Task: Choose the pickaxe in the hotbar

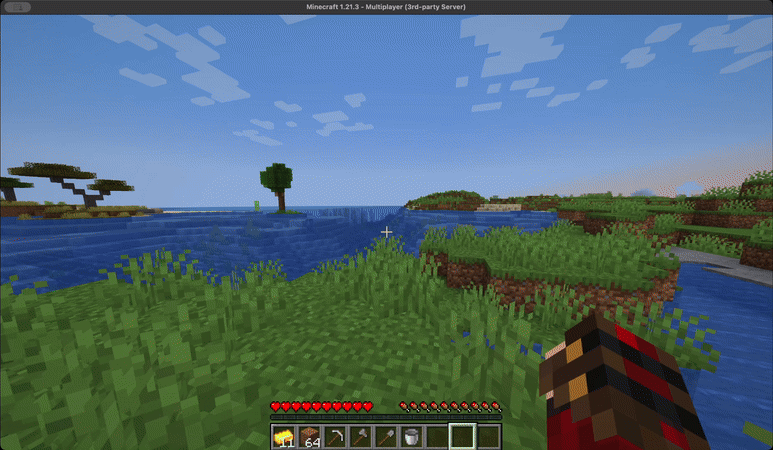Action: click(335, 436)
